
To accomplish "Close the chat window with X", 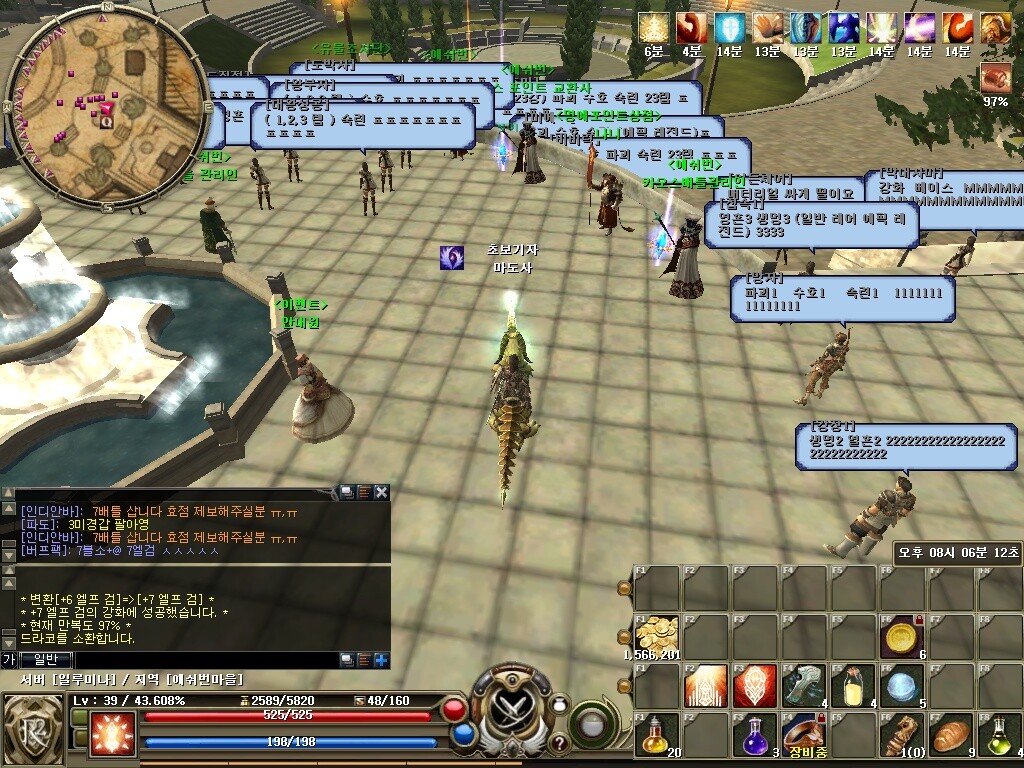I will click(381, 492).
